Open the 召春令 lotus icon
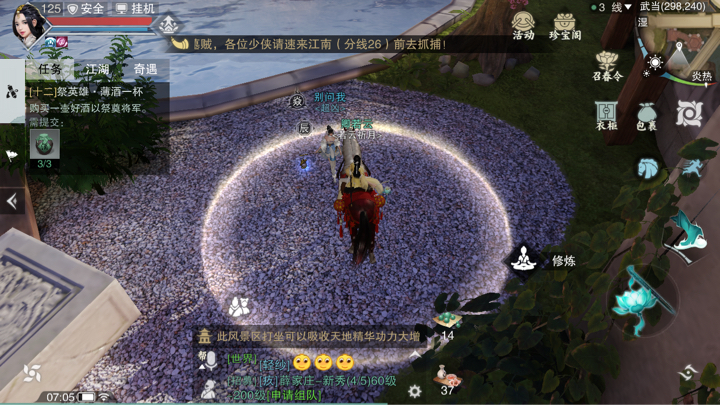The image size is (720, 405). coord(606,65)
